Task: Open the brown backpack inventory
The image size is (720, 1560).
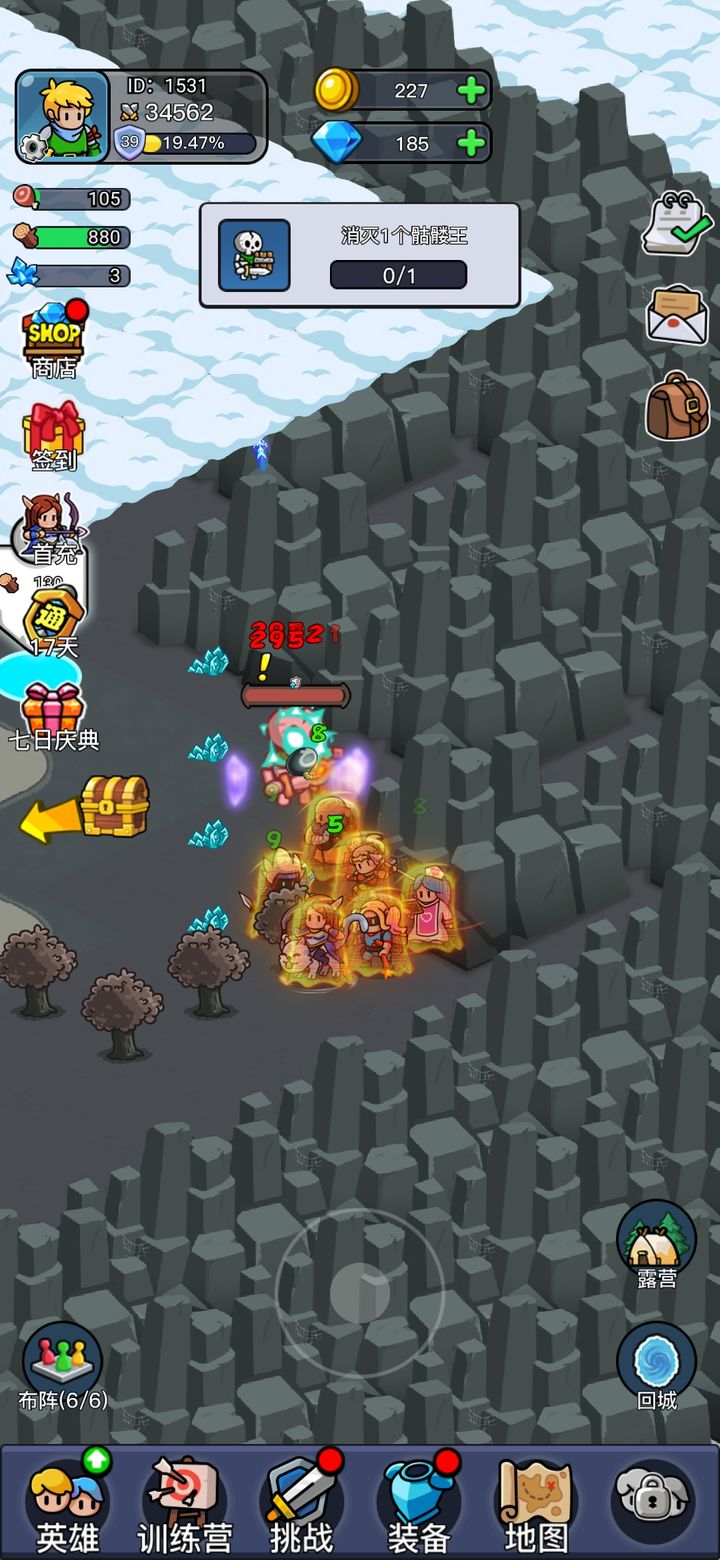Action: [677, 406]
